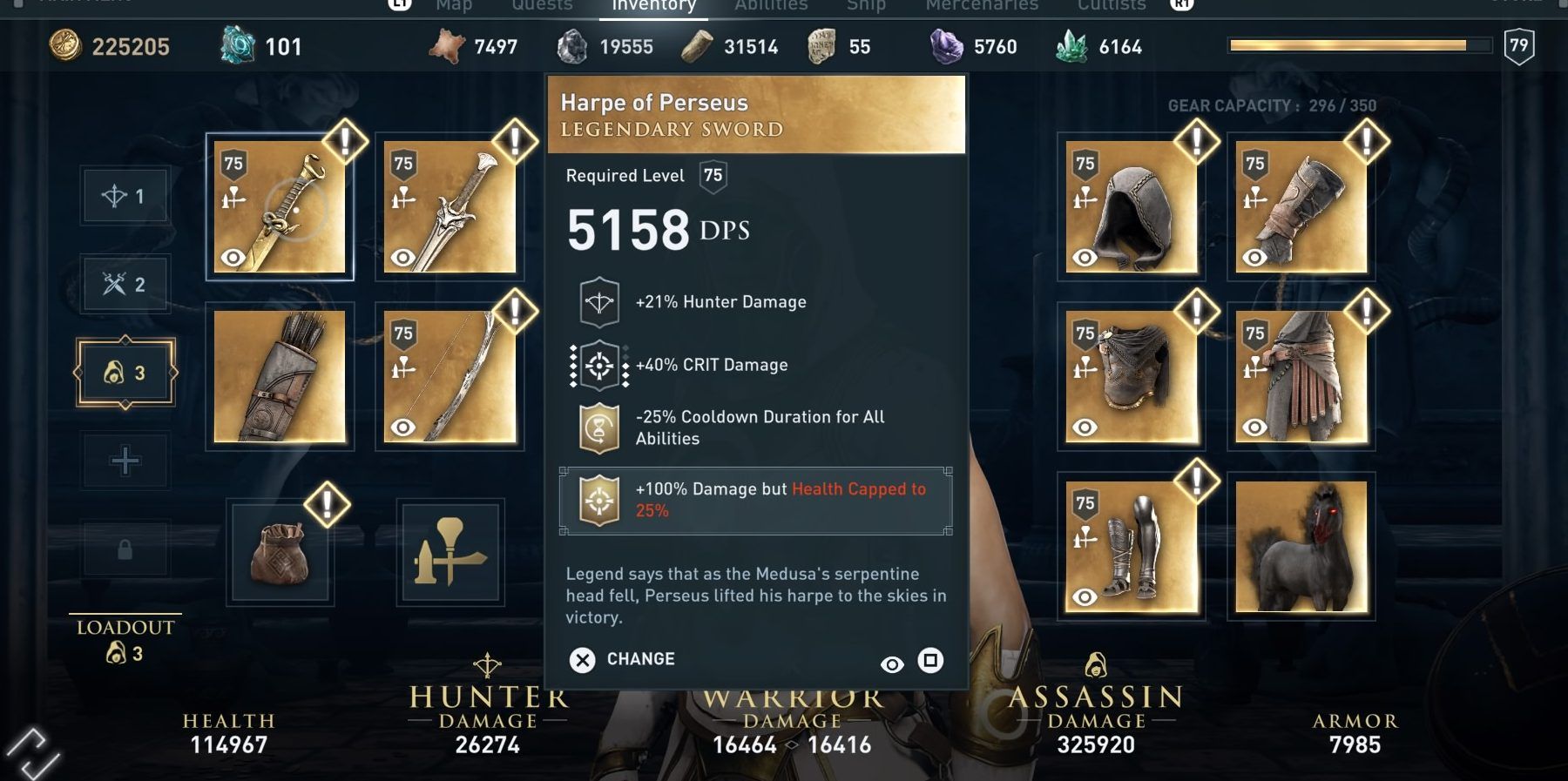
Task: Select the iron metal resource icon
Action: click(x=573, y=46)
